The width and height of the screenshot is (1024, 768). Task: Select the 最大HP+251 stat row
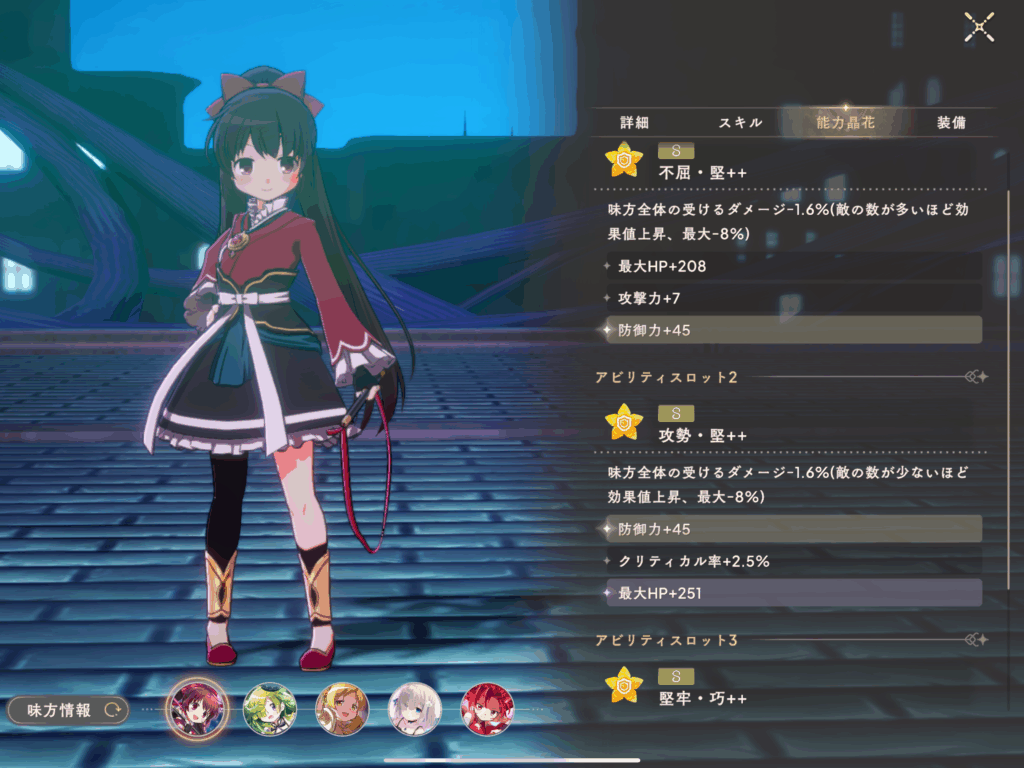point(793,593)
